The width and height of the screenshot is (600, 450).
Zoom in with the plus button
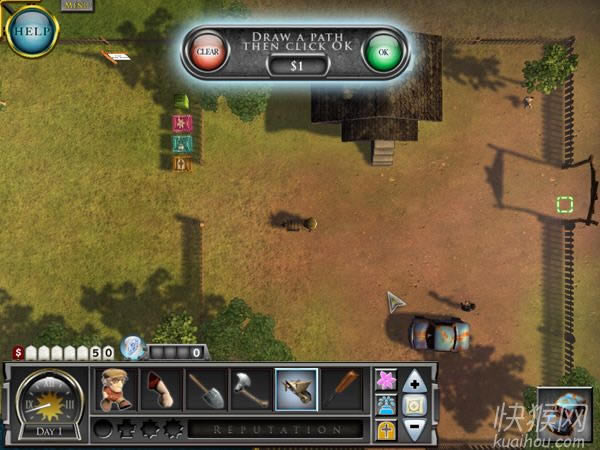(x=415, y=380)
